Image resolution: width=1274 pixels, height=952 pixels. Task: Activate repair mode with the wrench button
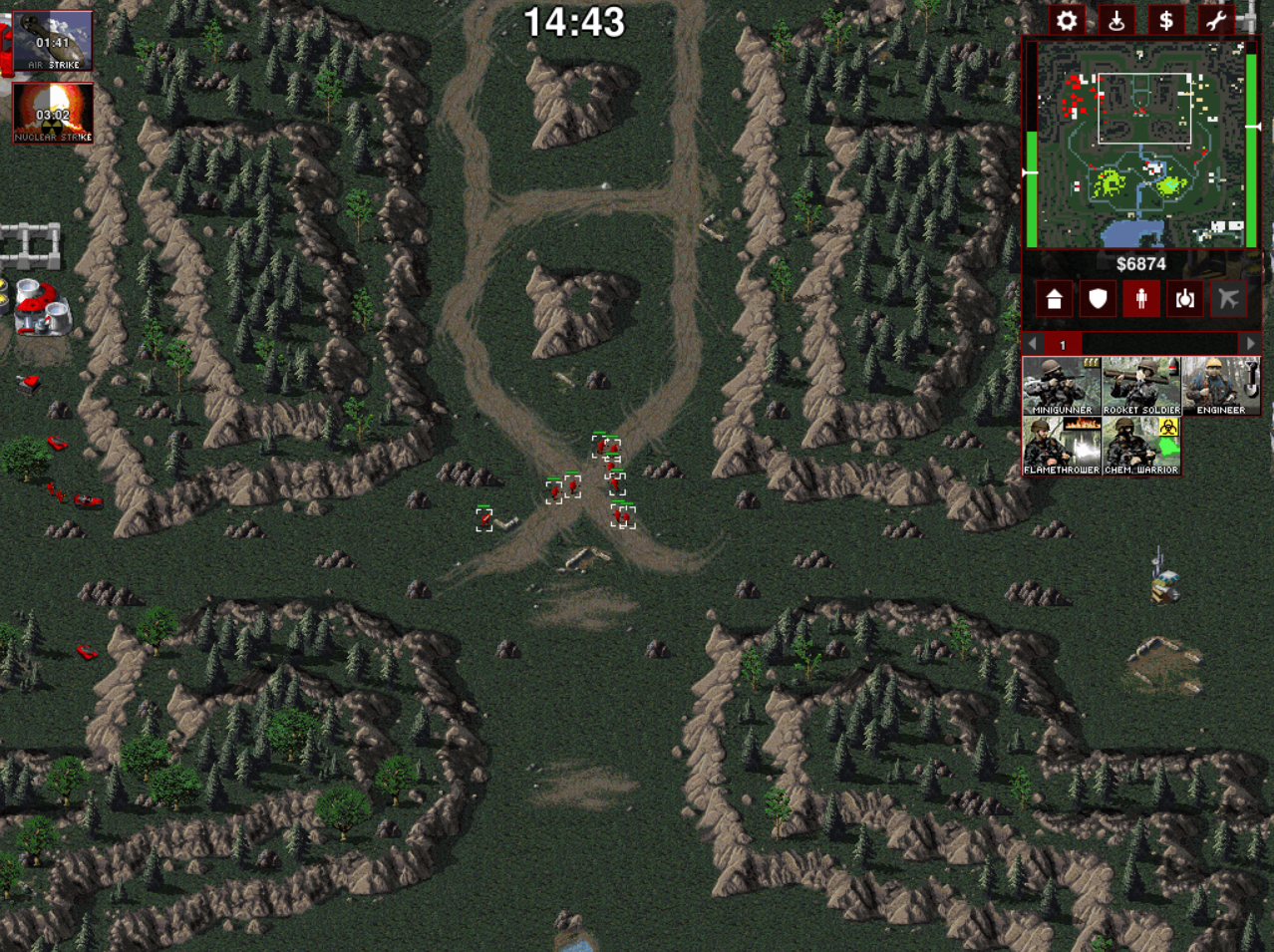(x=1215, y=21)
